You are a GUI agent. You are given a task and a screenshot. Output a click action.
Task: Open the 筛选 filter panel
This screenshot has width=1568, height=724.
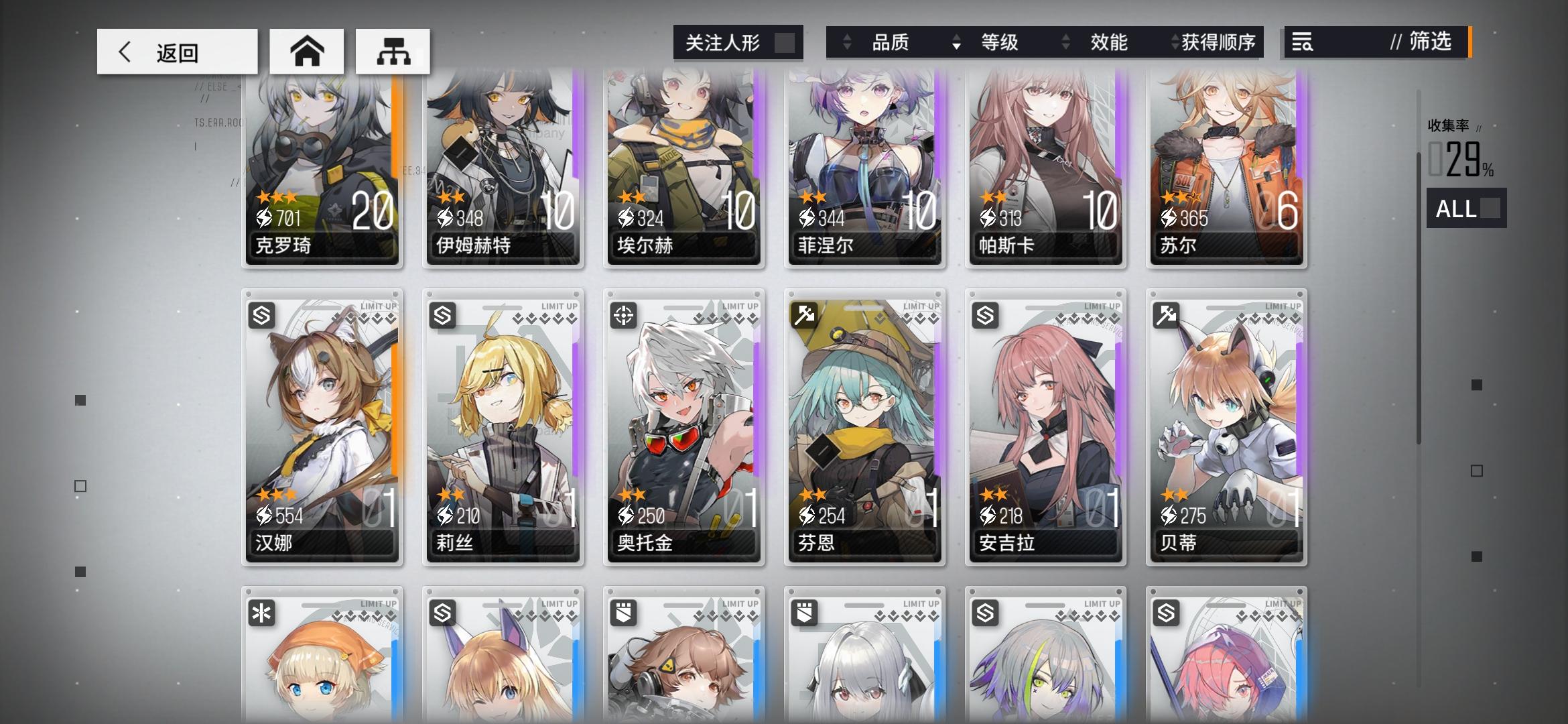tap(1427, 43)
